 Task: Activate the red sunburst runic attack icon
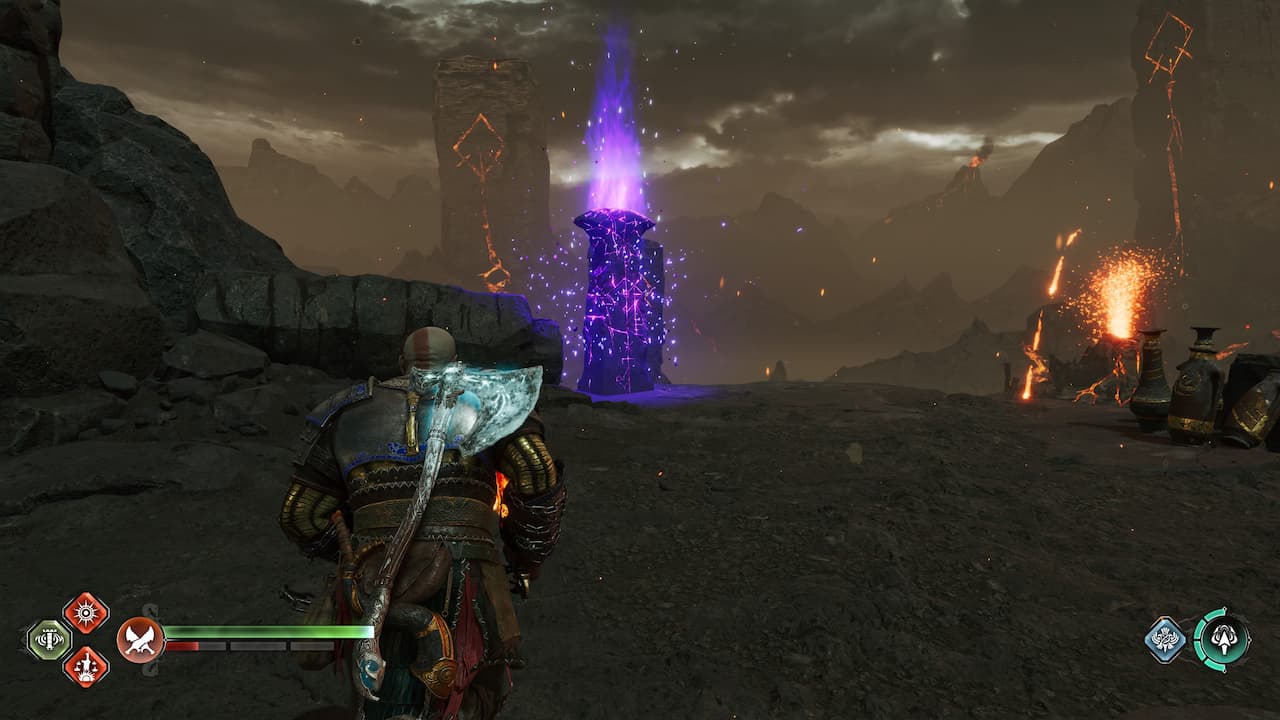point(86,612)
